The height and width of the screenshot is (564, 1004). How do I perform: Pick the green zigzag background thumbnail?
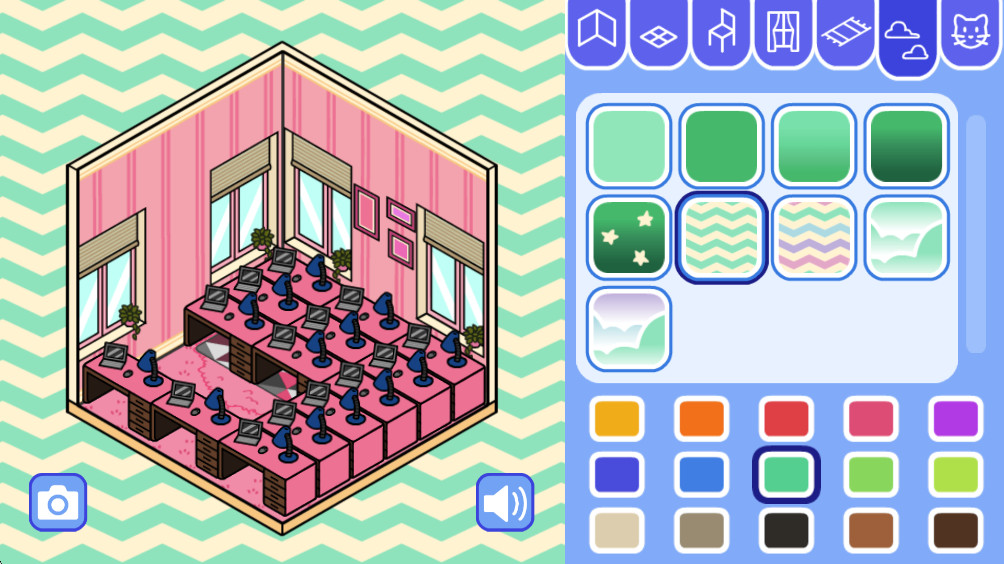pyautogui.click(x=721, y=237)
